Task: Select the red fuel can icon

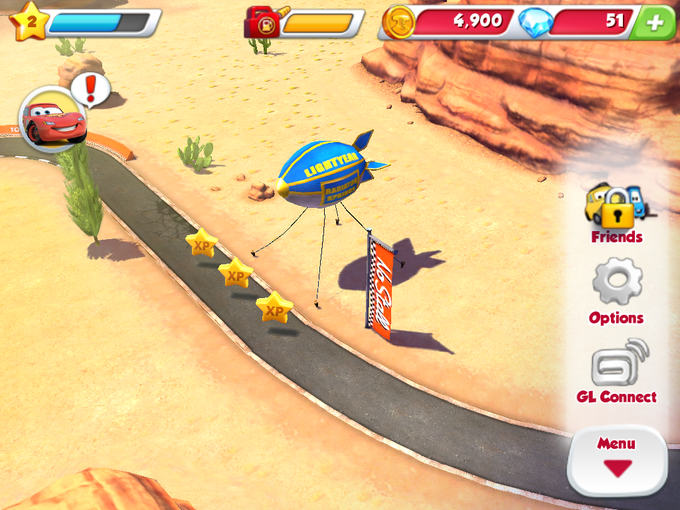Action: (262, 21)
